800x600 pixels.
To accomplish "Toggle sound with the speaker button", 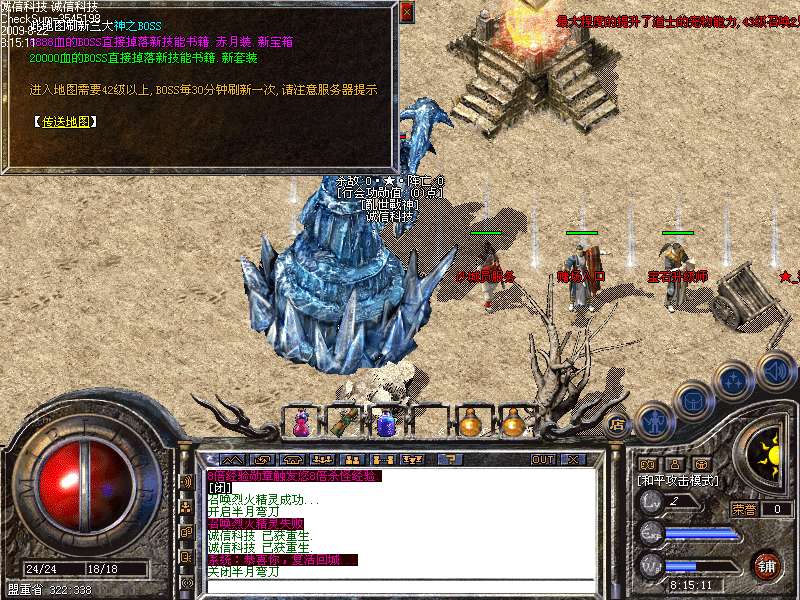I will [x=775, y=370].
